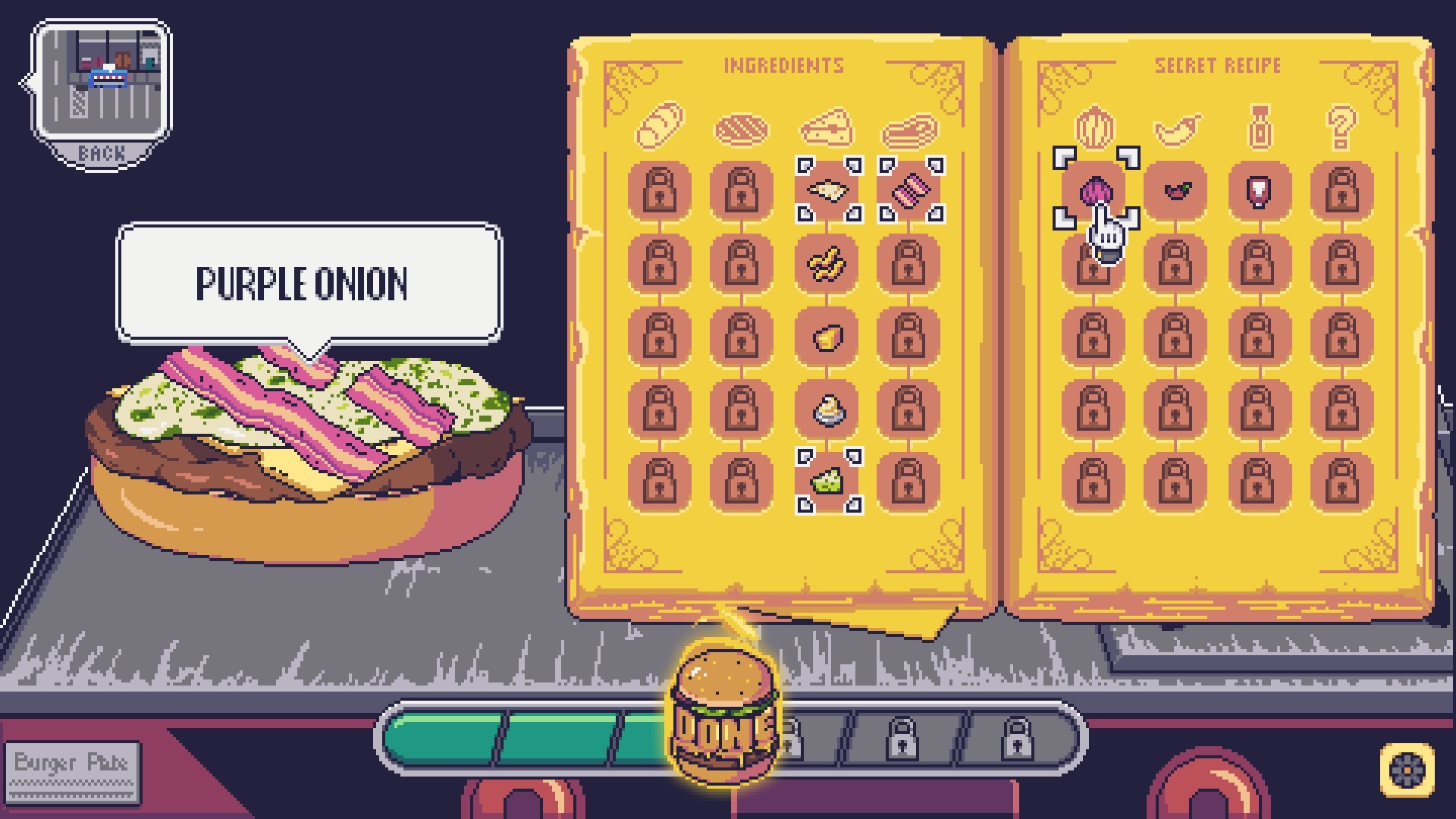The height and width of the screenshot is (819, 1456).
Task: Click the bread column header icon
Action: point(659,126)
